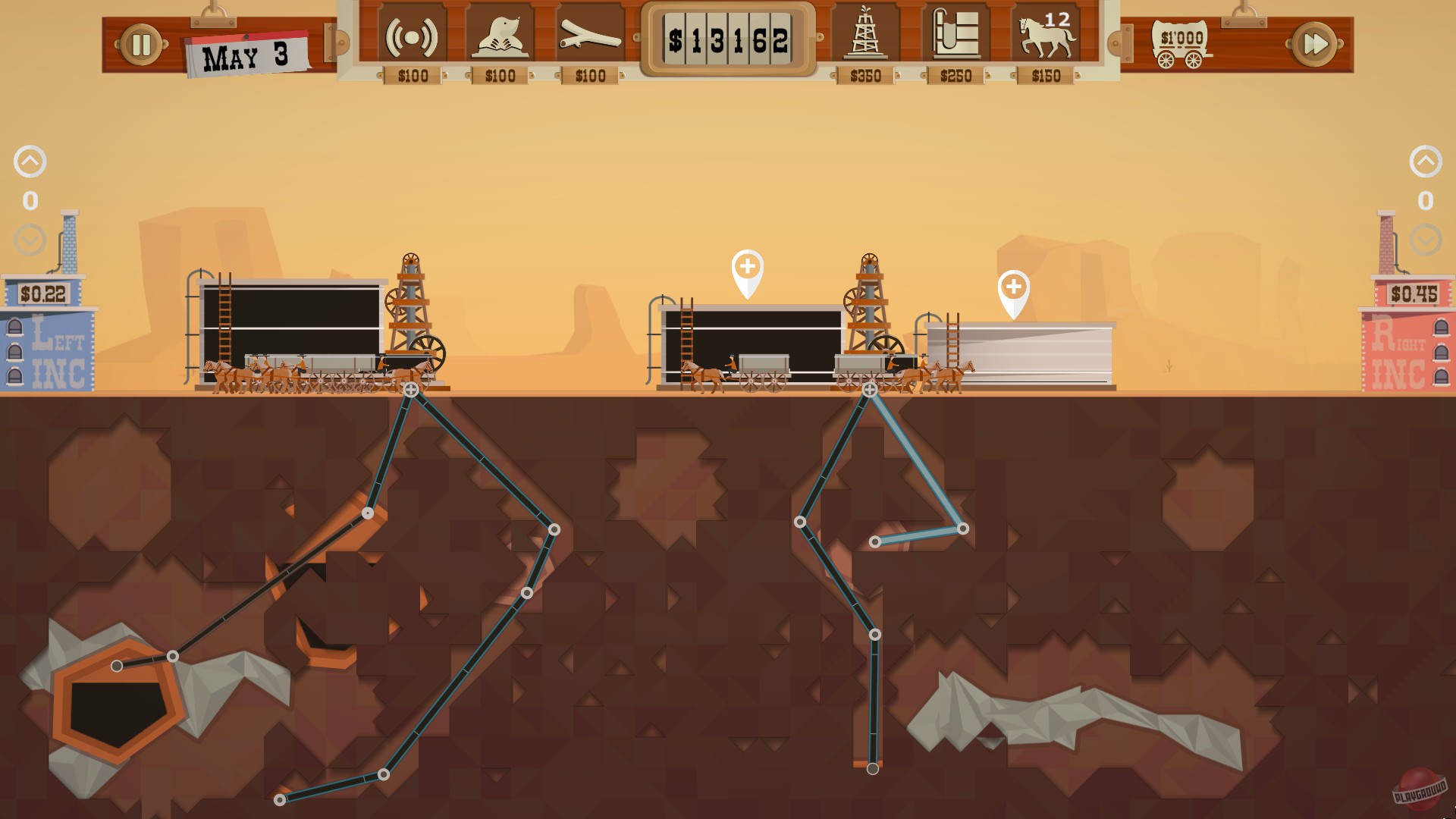
Task: Raise the Right INC selling price
Action: (1426, 160)
